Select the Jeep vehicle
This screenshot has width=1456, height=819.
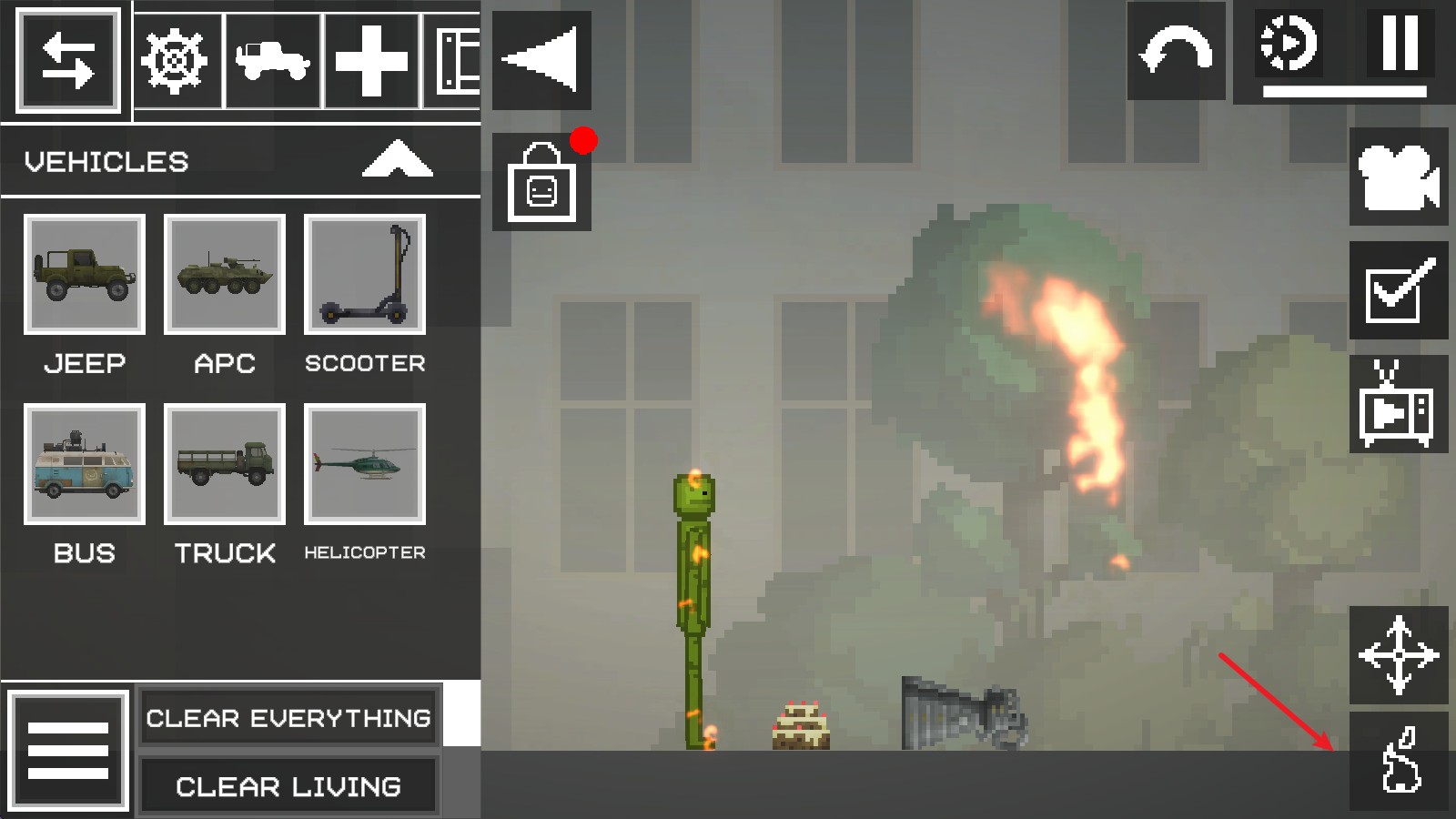point(85,274)
